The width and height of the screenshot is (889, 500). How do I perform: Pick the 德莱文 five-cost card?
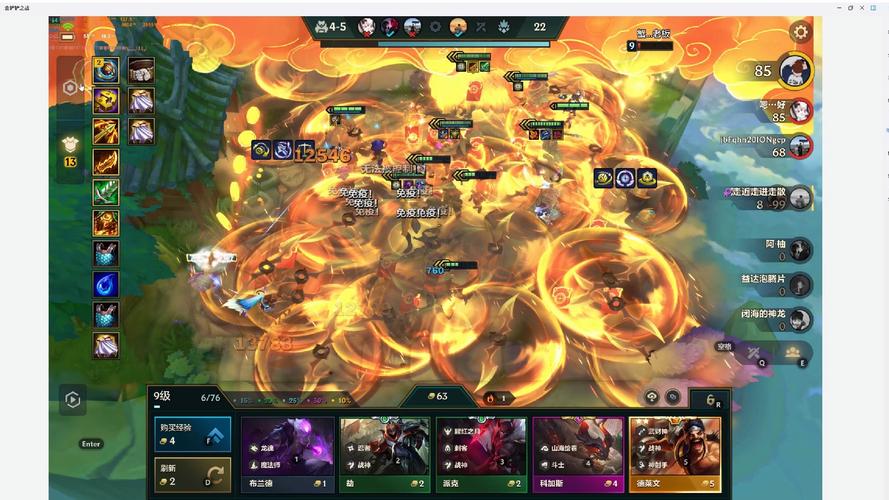click(x=675, y=456)
